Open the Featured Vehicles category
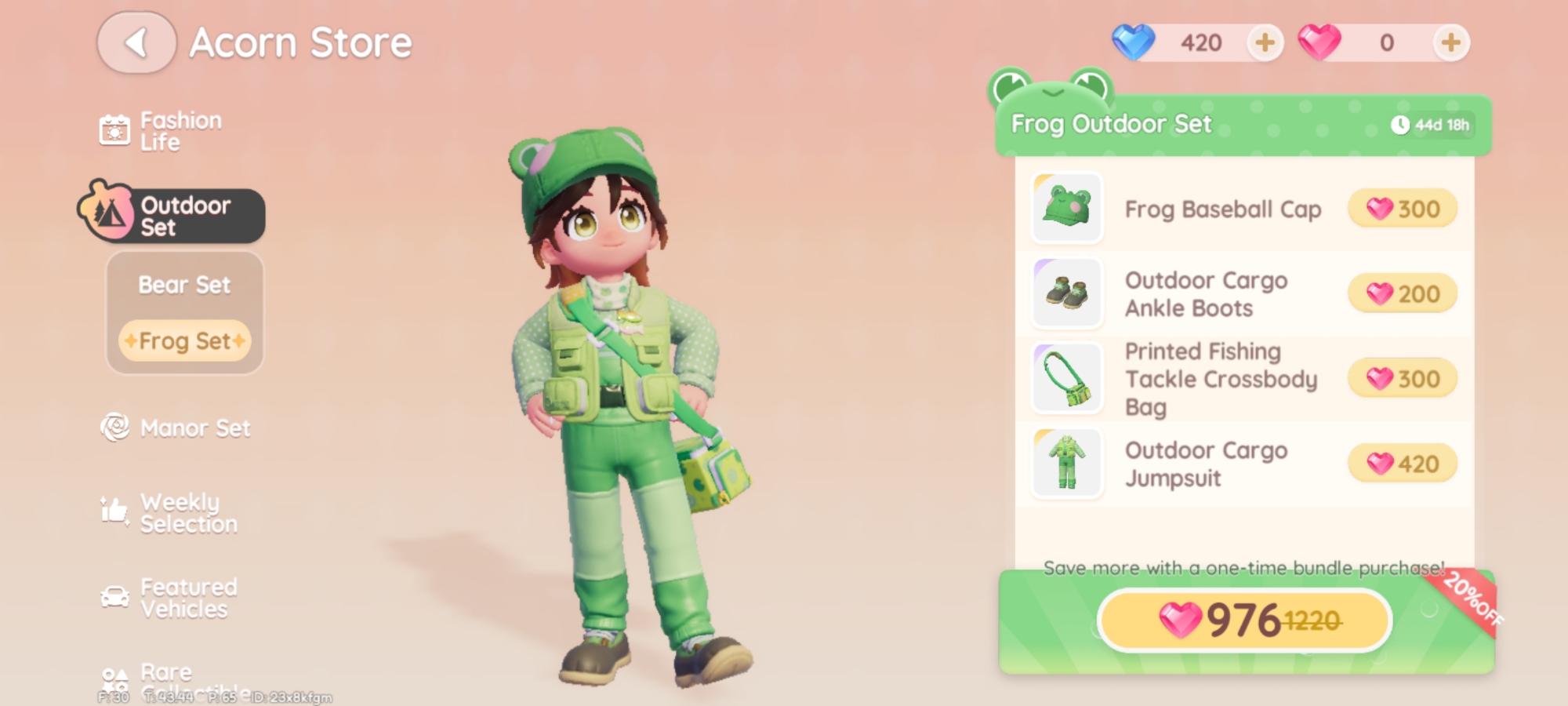The image size is (1568, 706). pyautogui.click(x=170, y=598)
